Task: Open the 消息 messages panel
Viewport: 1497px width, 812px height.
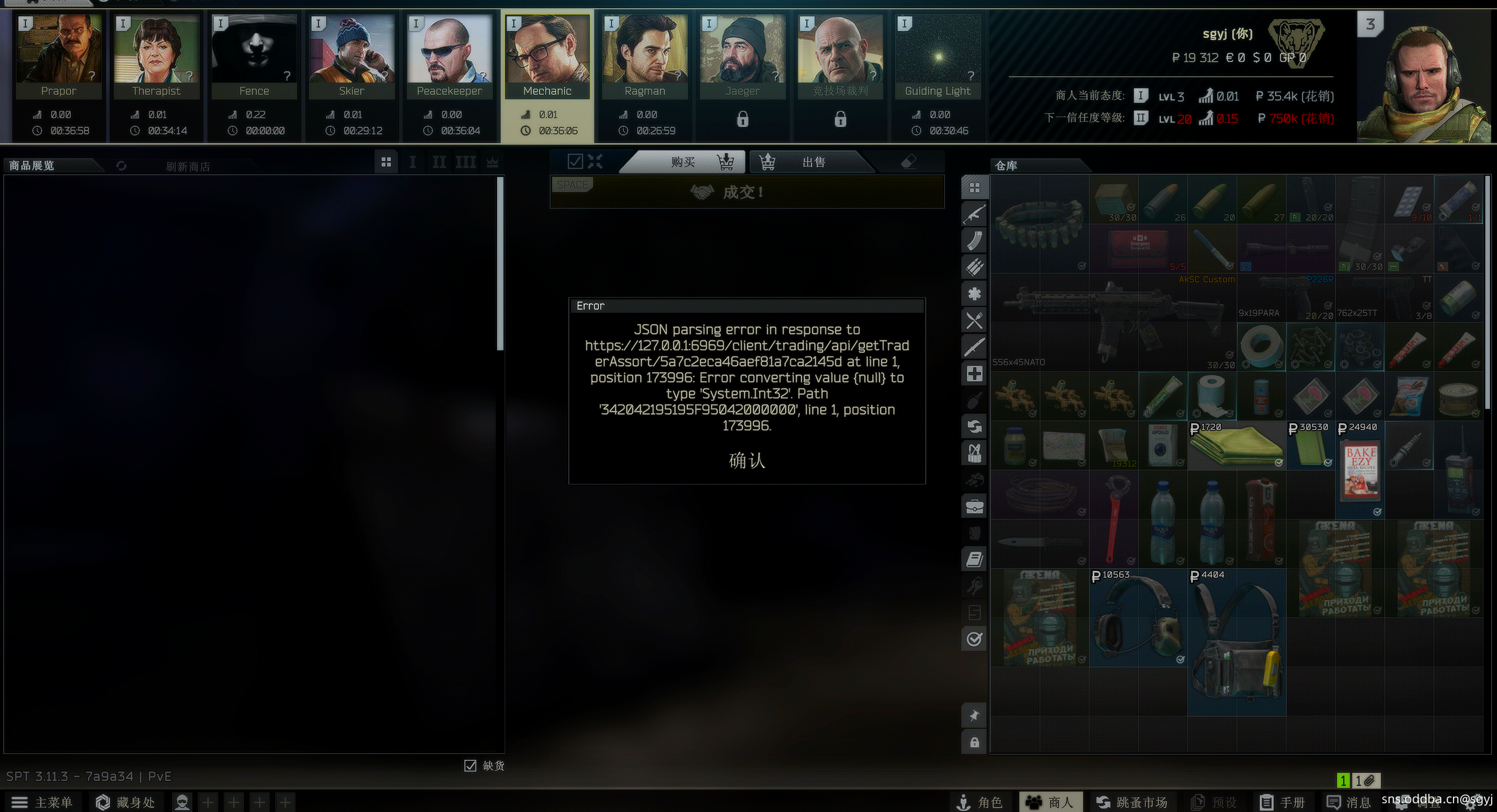Action: (x=1348, y=802)
